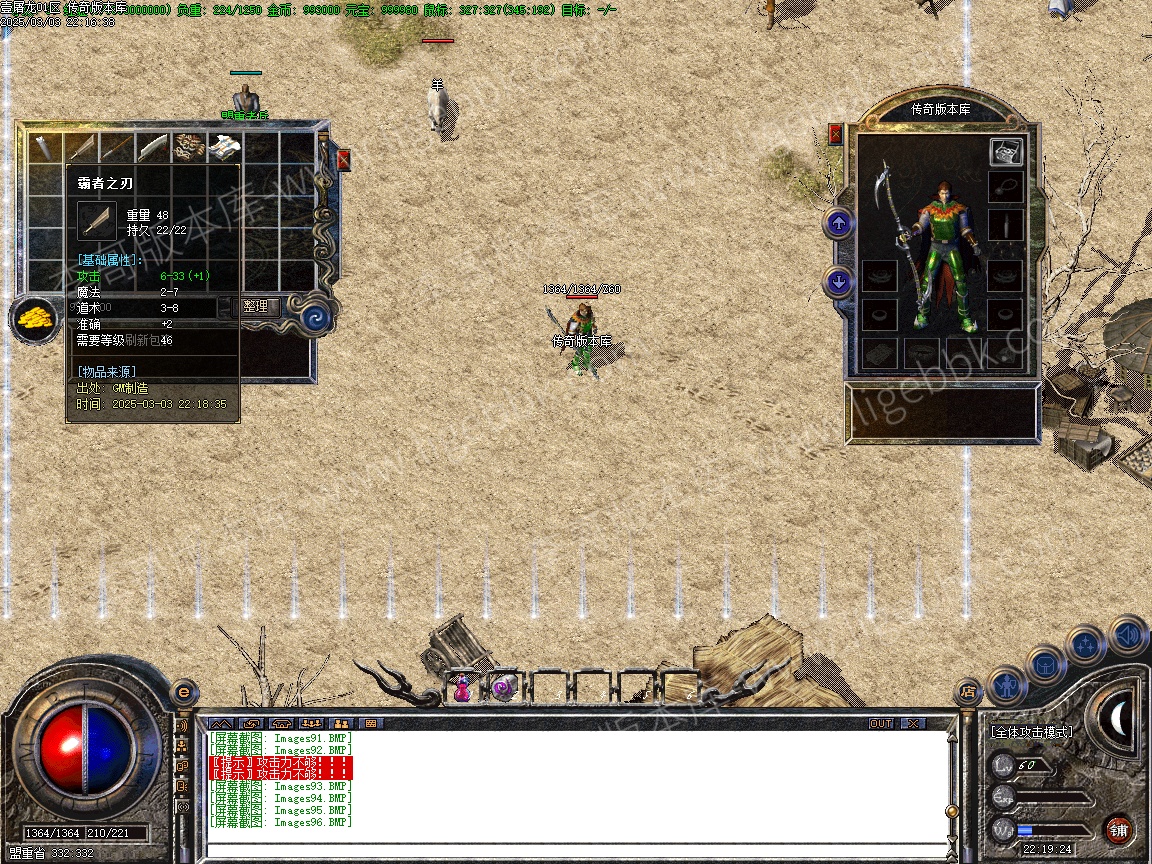Open the treasure chest icon in equipment panel
Image resolution: width=1152 pixels, height=864 pixels.
(1006, 152)
